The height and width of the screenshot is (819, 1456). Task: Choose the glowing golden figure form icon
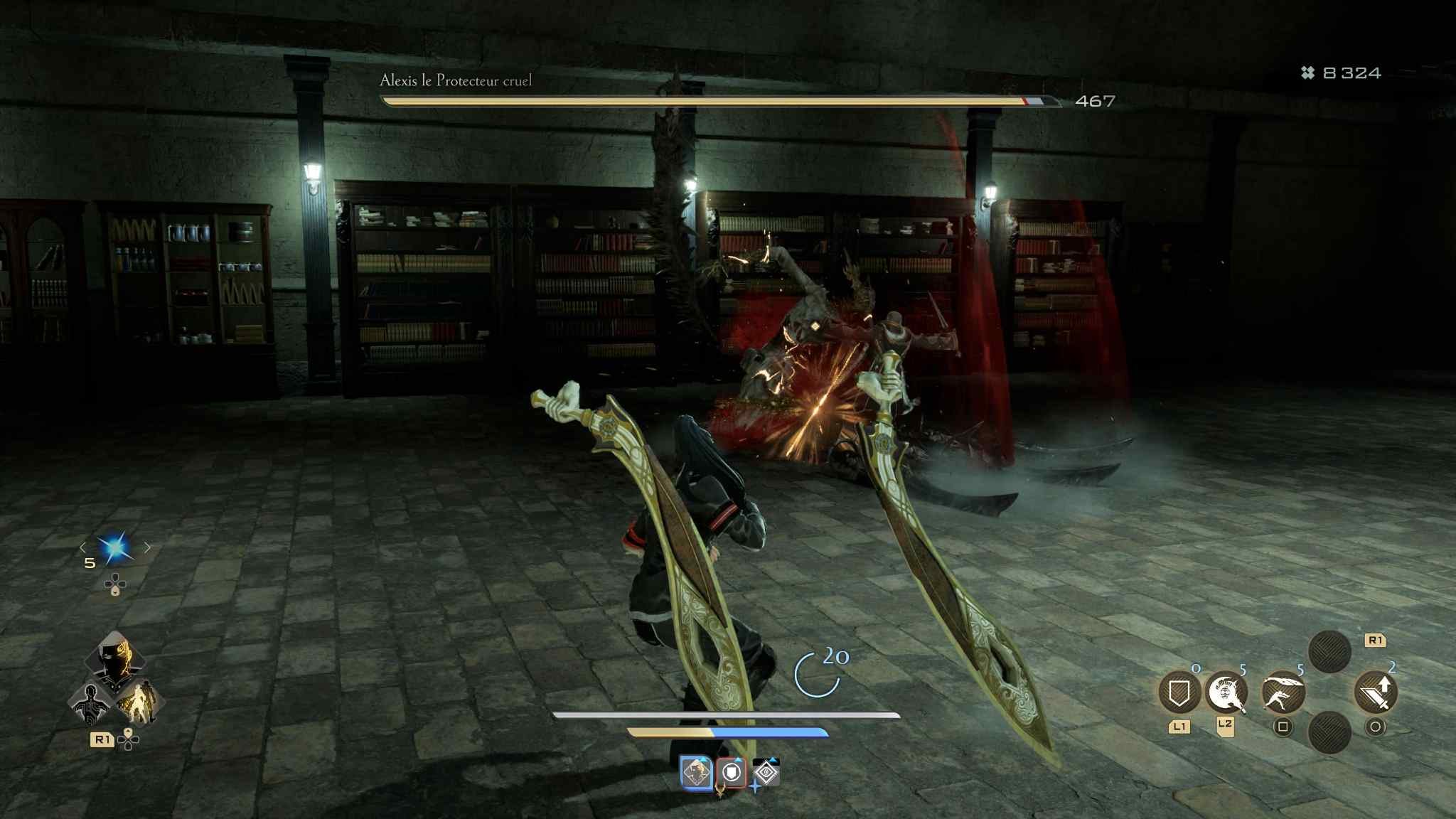(137, 702)
